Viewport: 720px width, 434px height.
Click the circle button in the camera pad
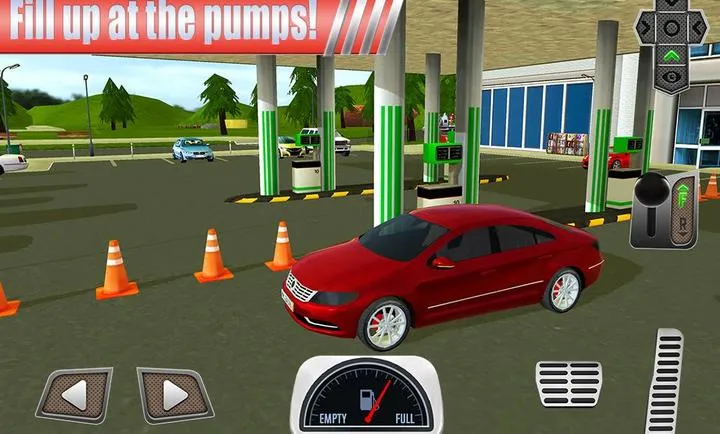(x=673, y=28)
